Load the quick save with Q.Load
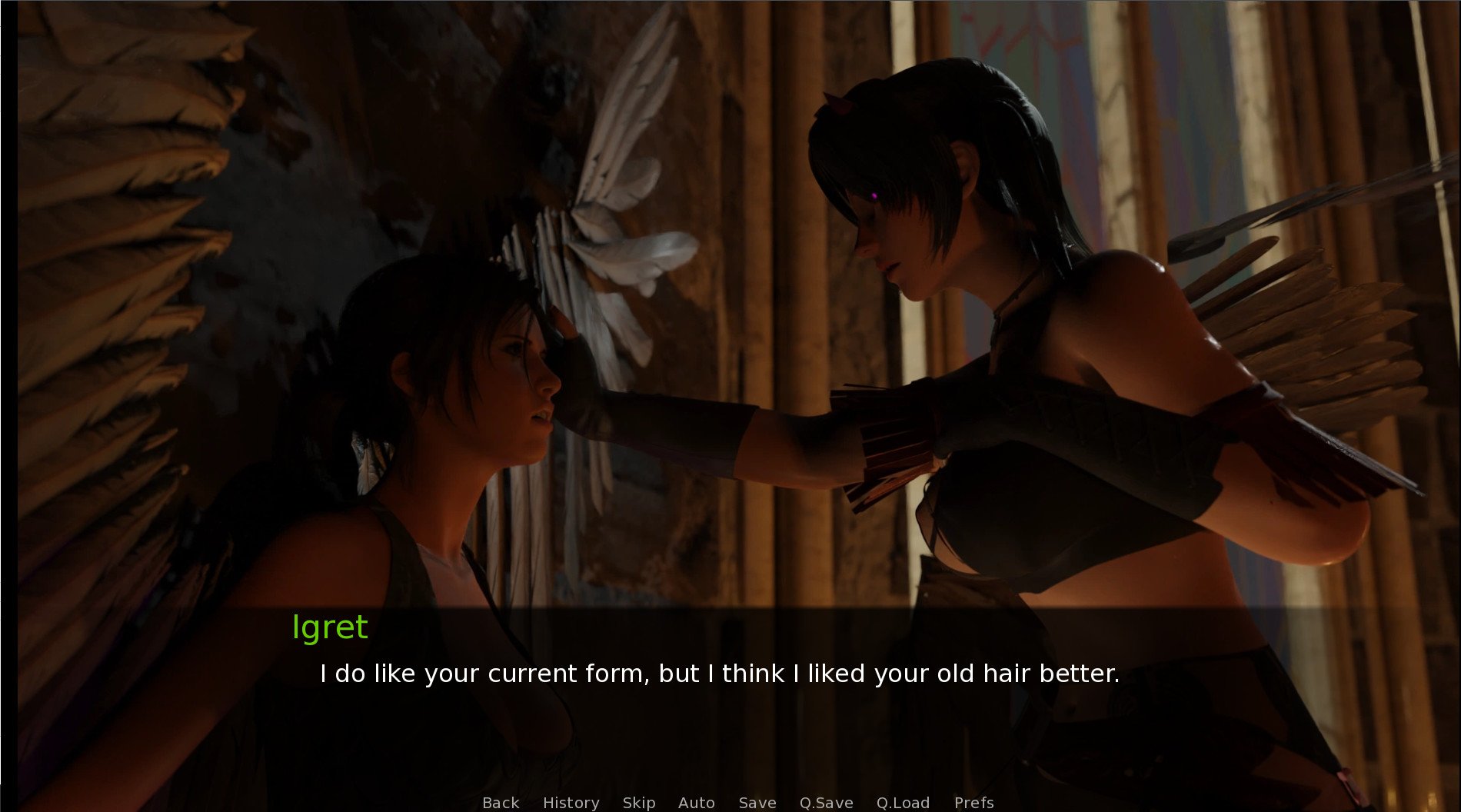The height and width of the screenshot is (812, 1461). tap(903, 803)
